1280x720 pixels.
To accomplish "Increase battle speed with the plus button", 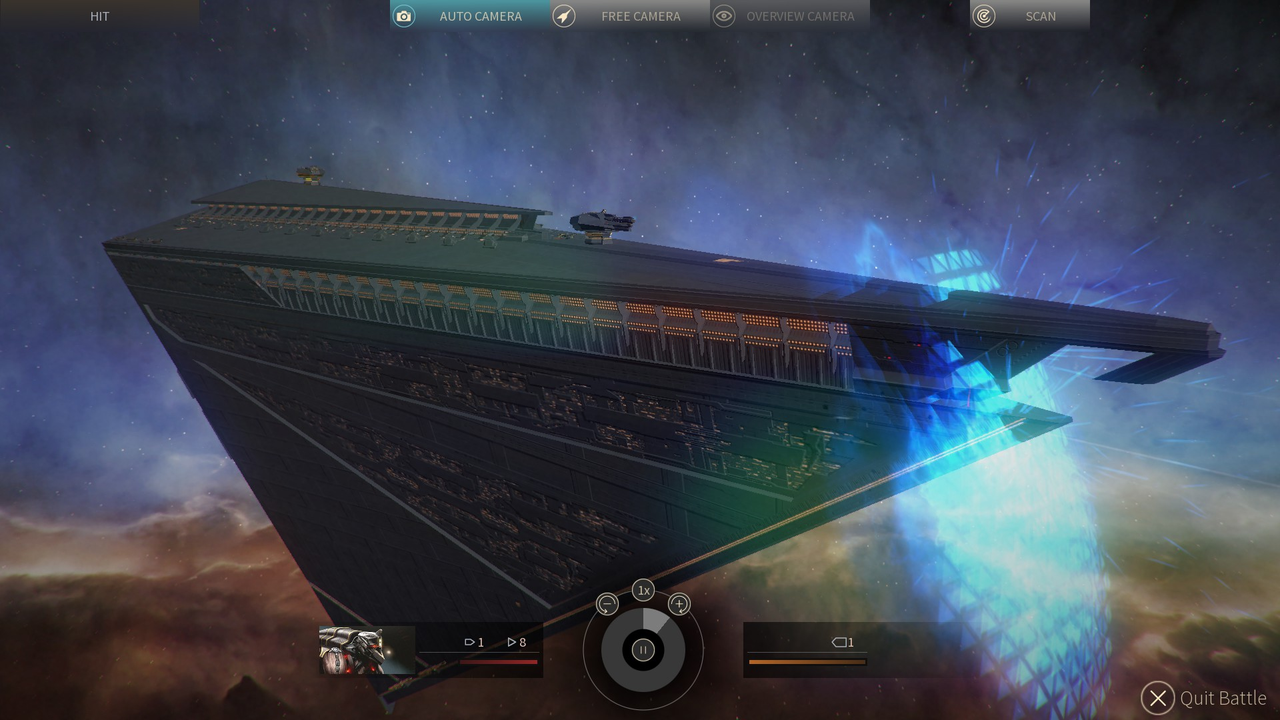I will [679, 604].
